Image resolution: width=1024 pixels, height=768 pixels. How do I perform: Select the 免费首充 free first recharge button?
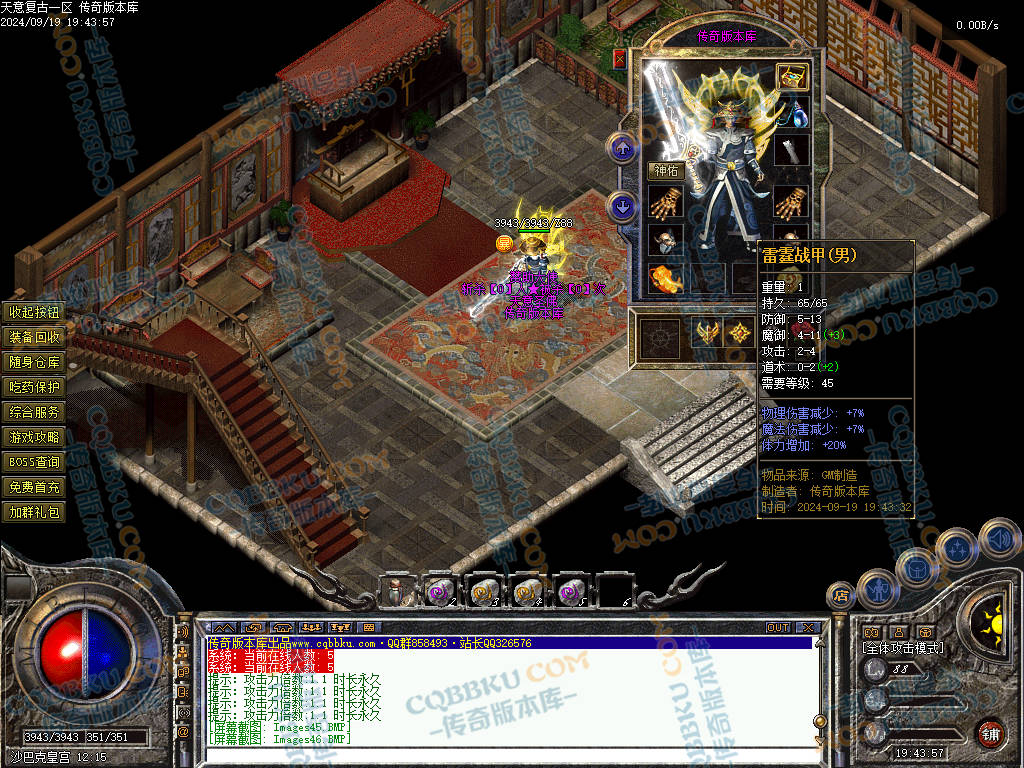(x=35, y=487)
